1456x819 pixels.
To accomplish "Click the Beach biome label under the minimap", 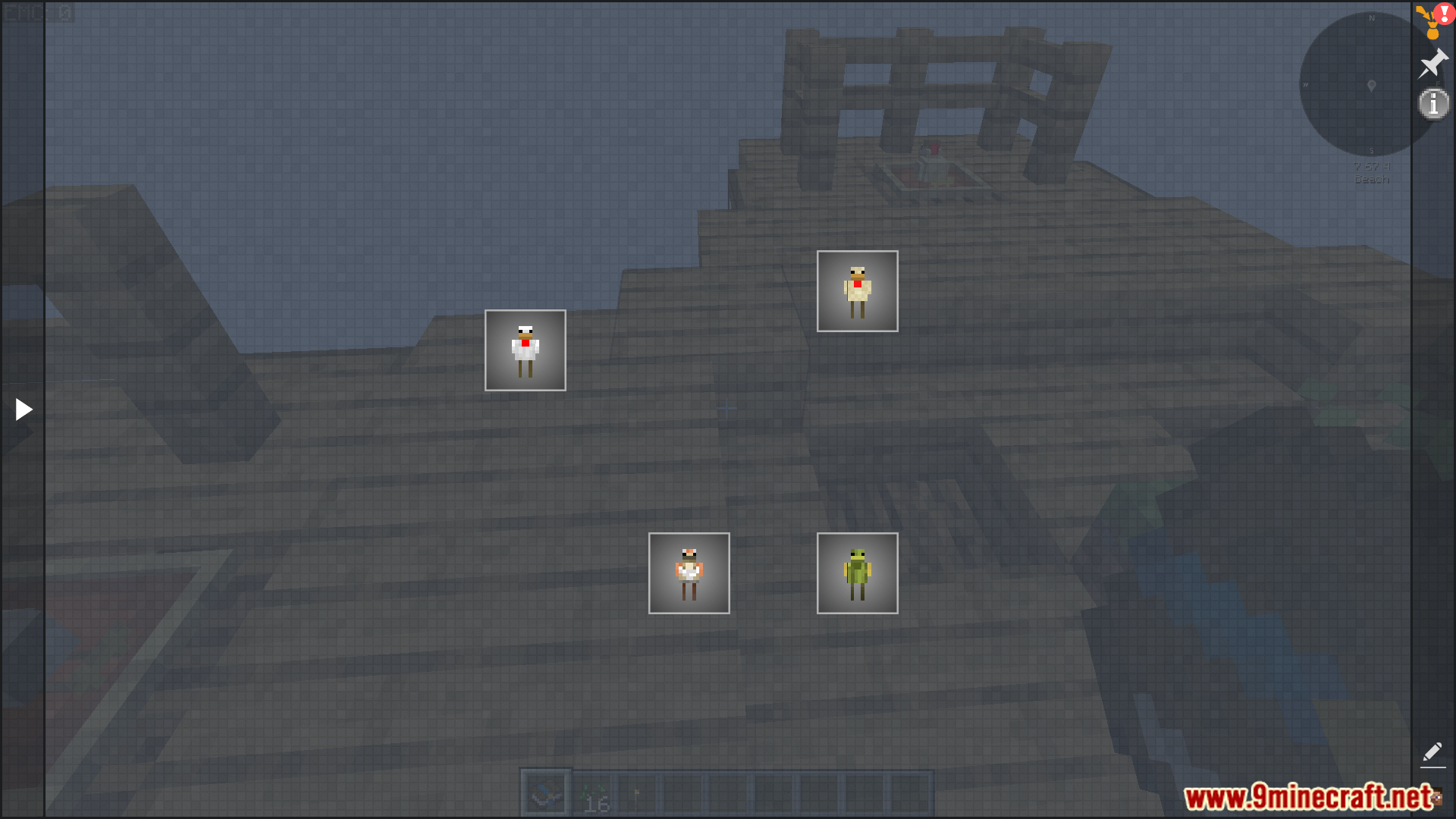I will point(1370,179).
